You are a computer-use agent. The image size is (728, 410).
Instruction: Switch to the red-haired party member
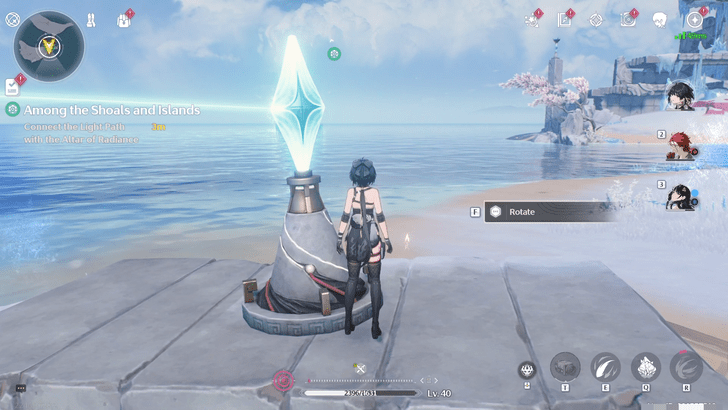(682, 146)
